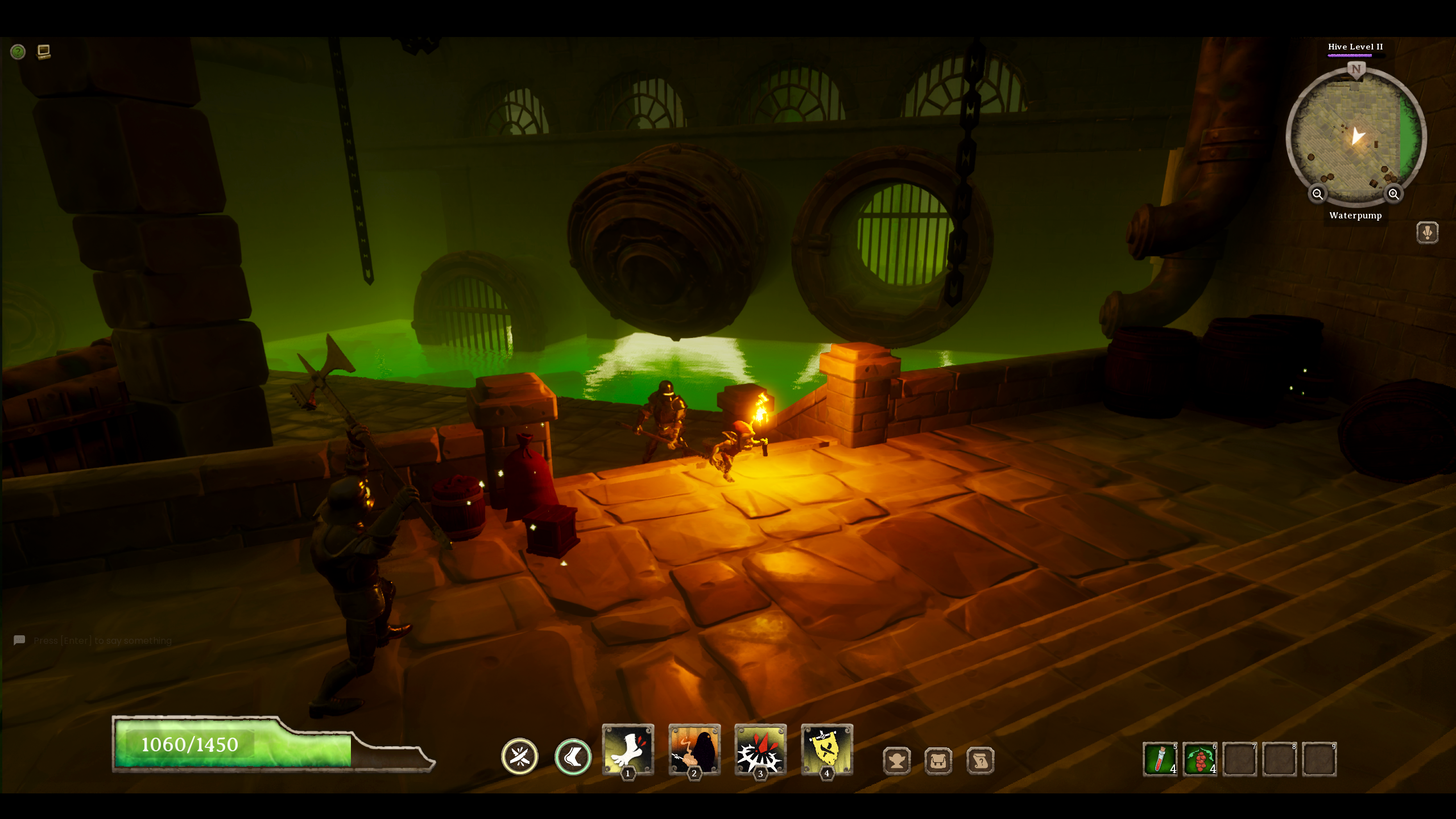Click the help question mark icon
Screen dimensions: 1456x819
[18, 52]
